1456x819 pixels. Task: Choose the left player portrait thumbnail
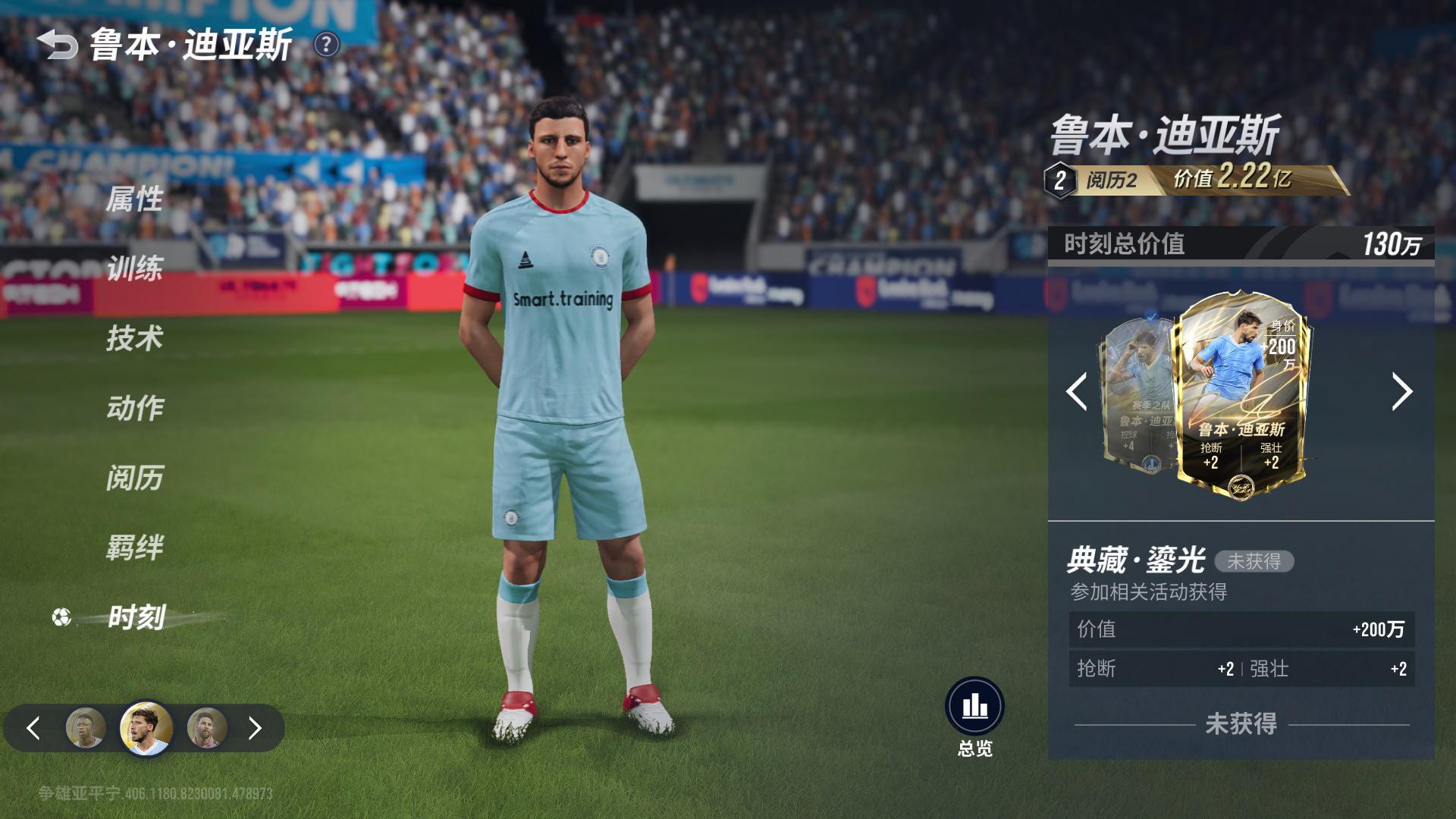[x=86, y=728]
